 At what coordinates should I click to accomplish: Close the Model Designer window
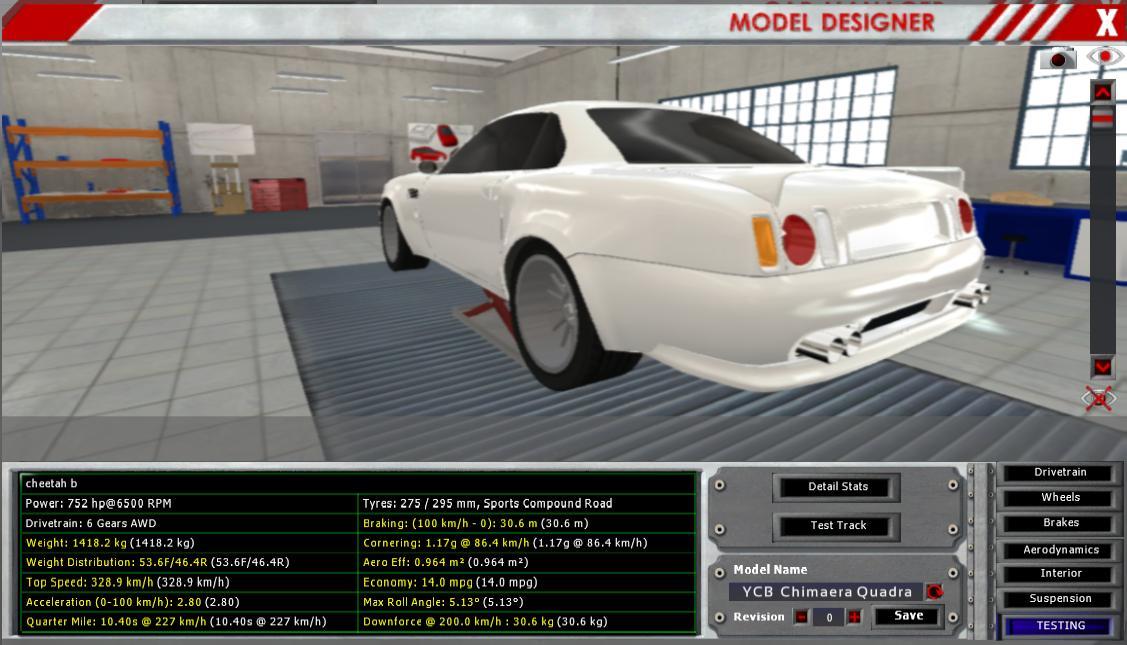tap(1106, 22)
